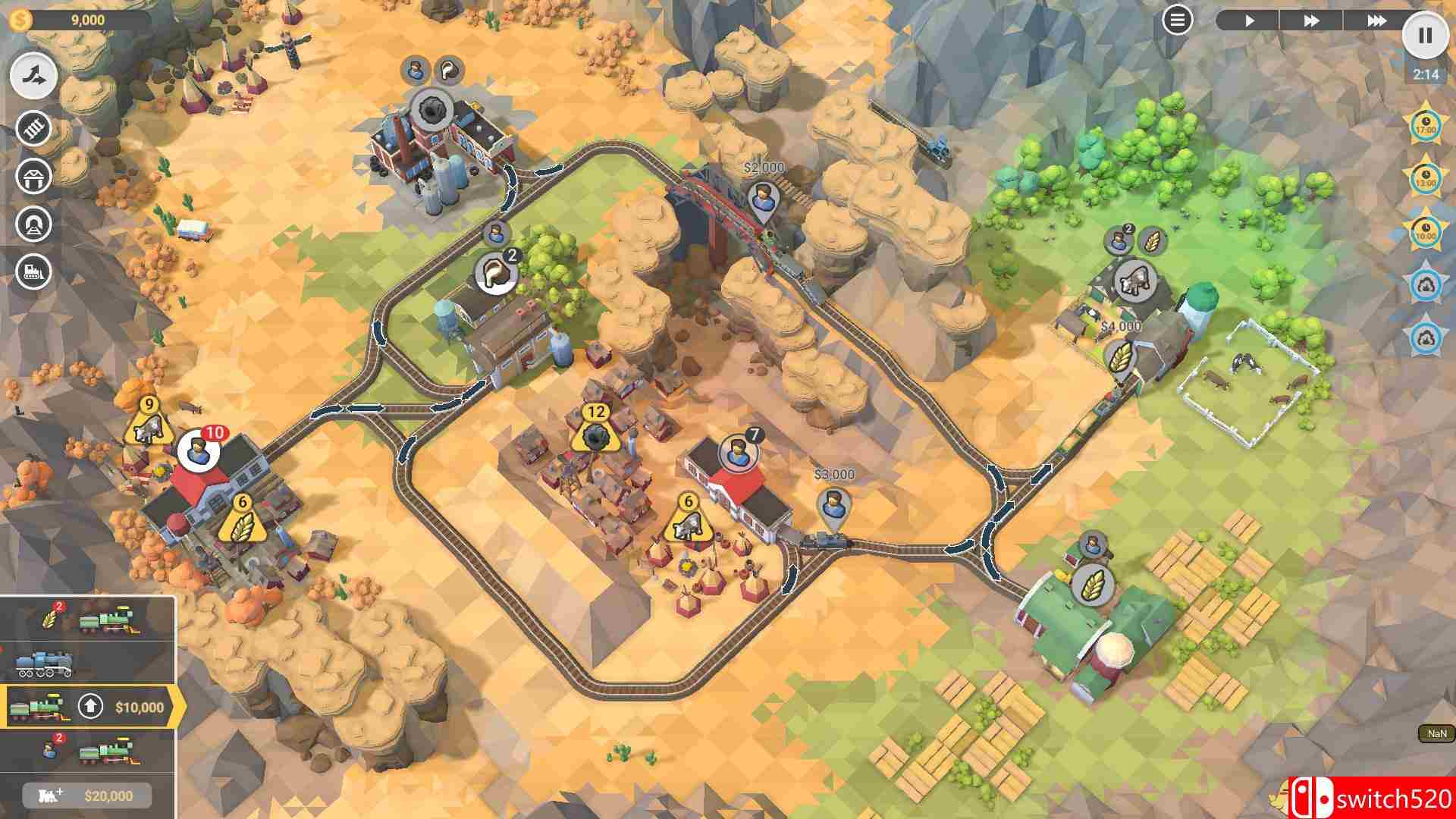Click the $2,000 passenger marker

[x=763, y=199]
